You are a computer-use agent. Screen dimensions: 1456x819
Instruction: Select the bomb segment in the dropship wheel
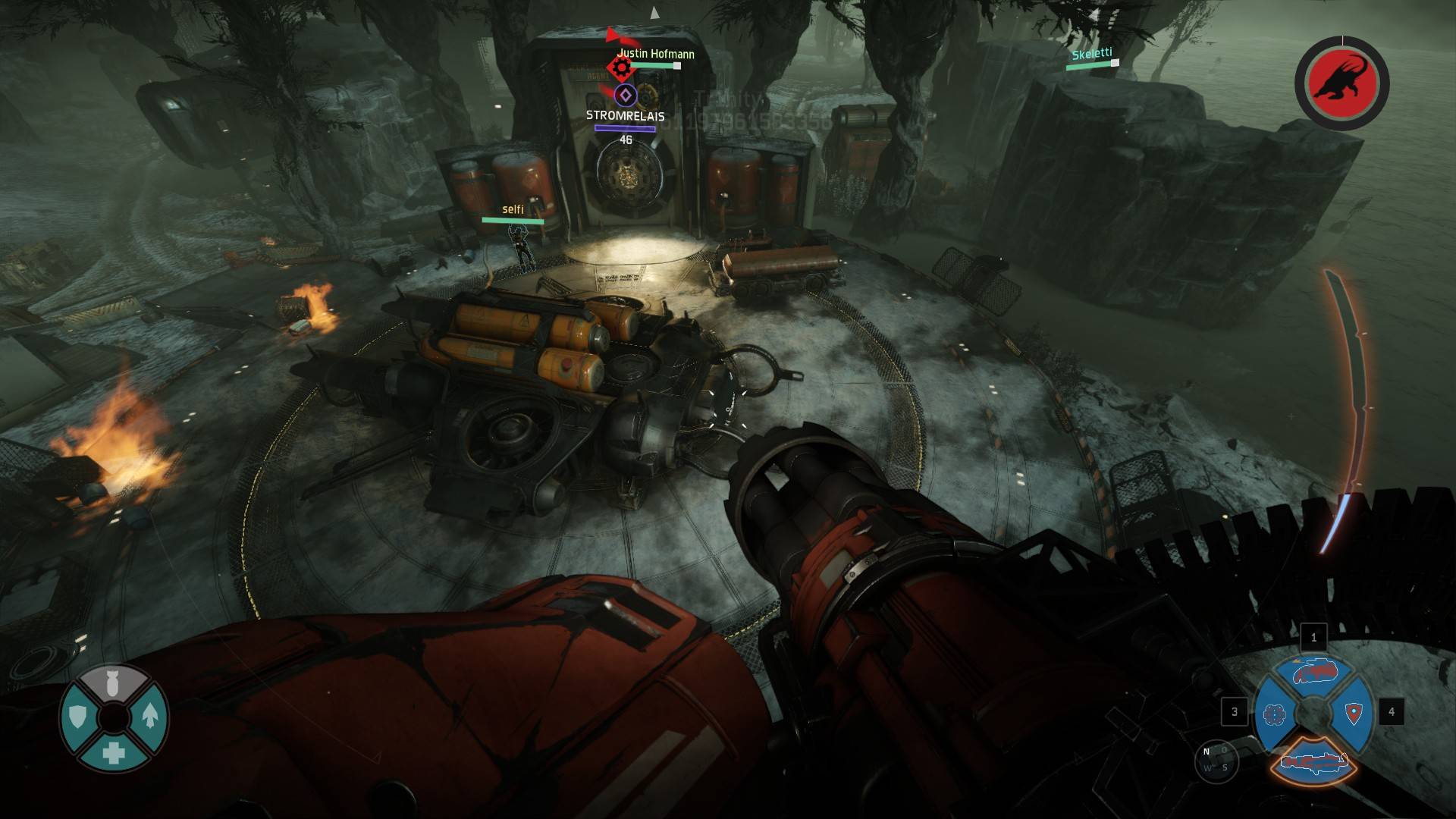(113, 683)
